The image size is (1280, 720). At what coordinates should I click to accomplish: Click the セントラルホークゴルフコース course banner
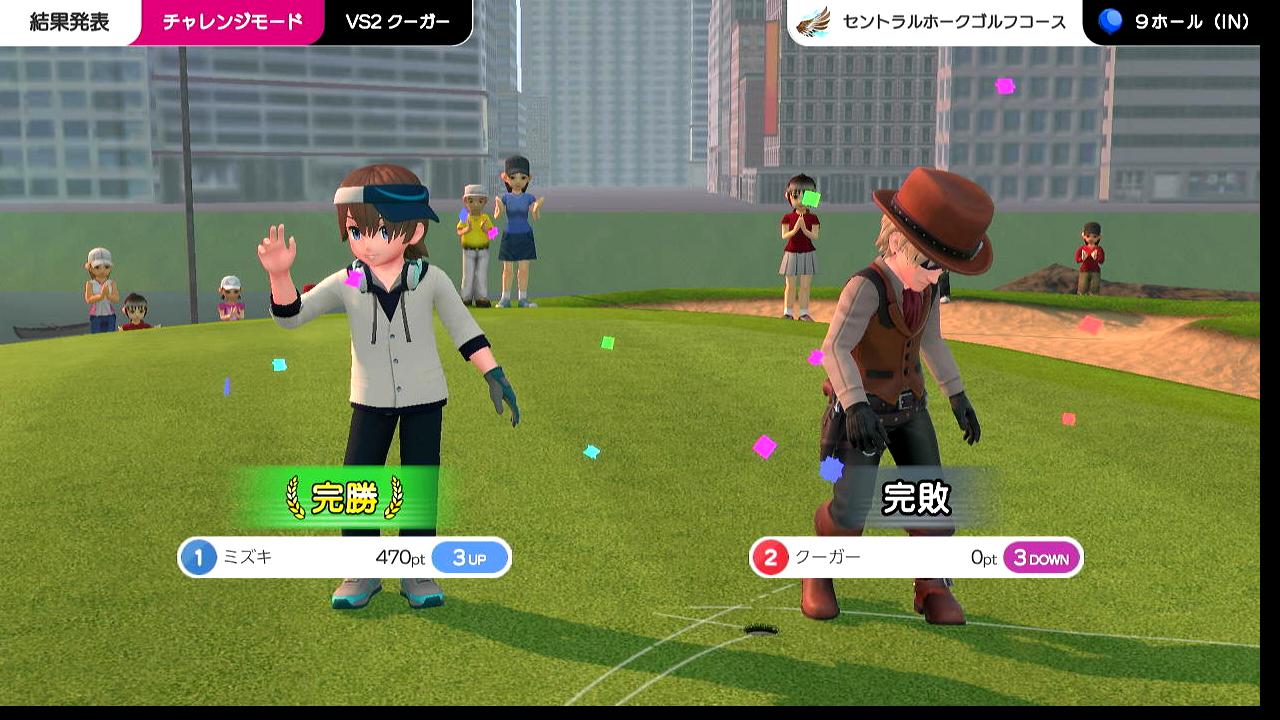coord(937,22)
